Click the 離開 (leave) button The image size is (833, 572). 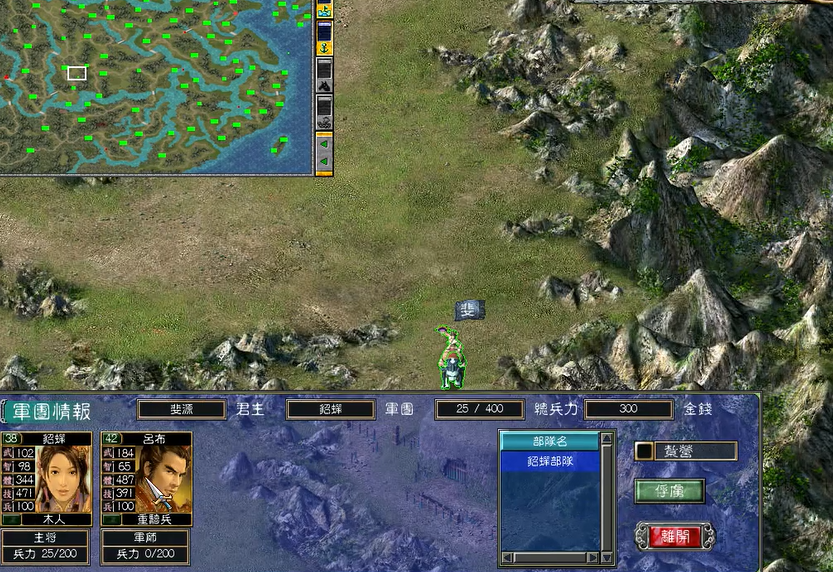(x=675, y=536)
